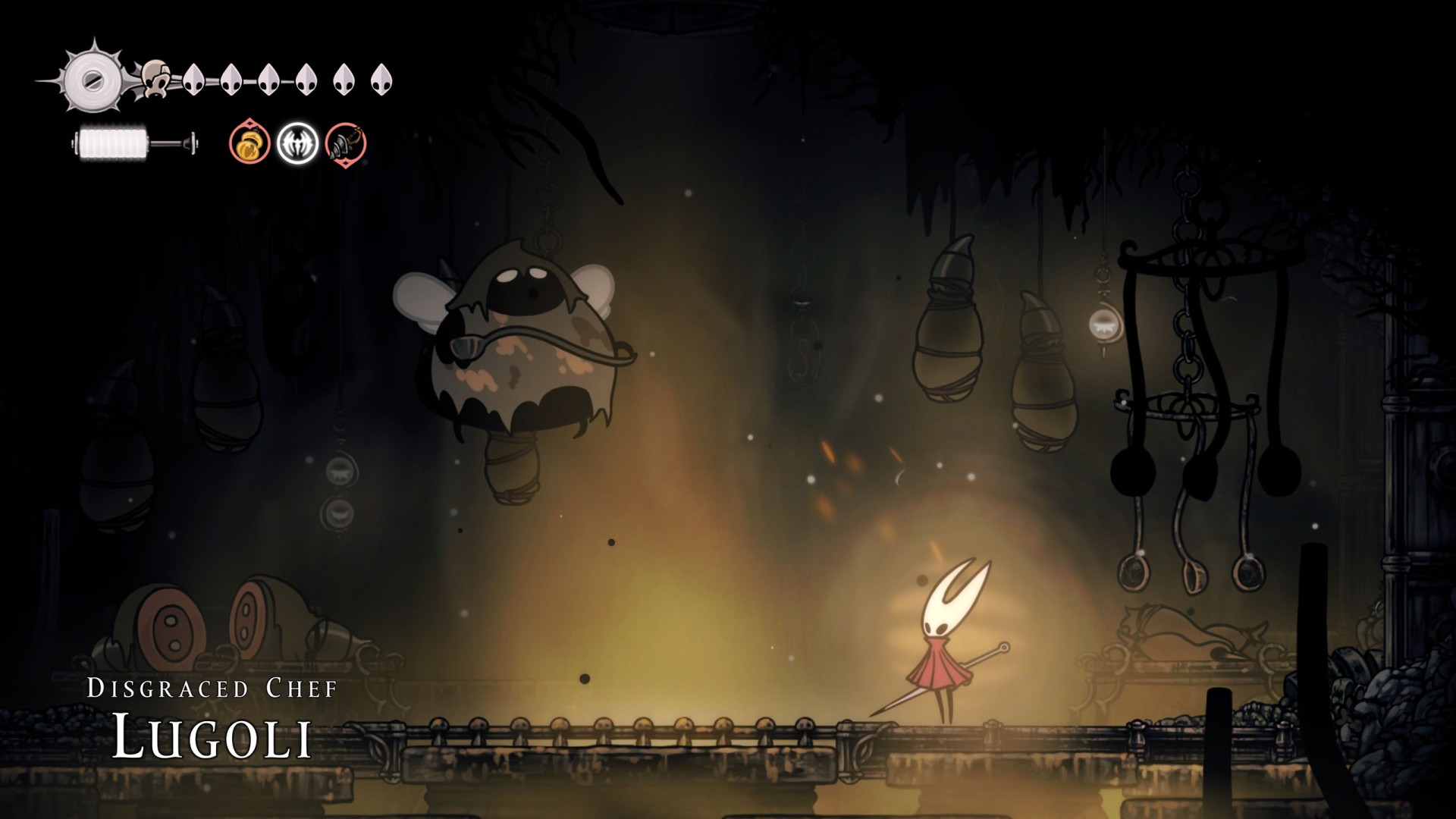Select the drill tool icon
The width and height of the screenshot is (1456, 819).
pos(346,143)
